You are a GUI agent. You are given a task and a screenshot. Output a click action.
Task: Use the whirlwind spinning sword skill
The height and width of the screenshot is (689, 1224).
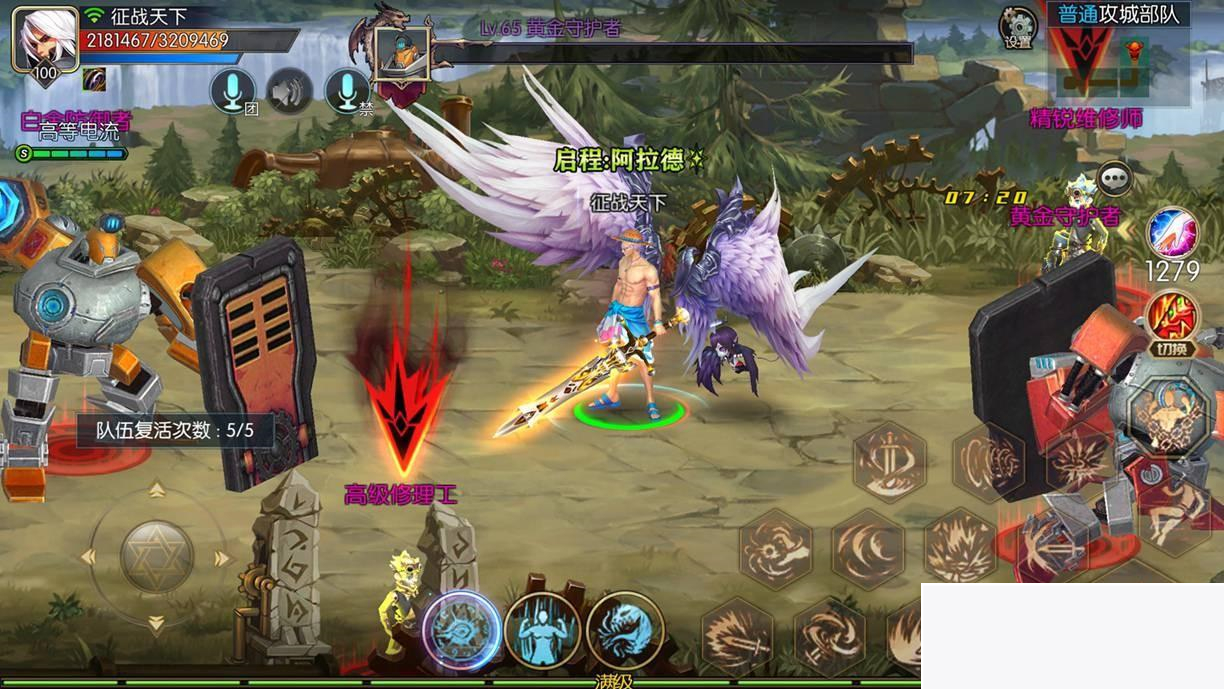829,637
